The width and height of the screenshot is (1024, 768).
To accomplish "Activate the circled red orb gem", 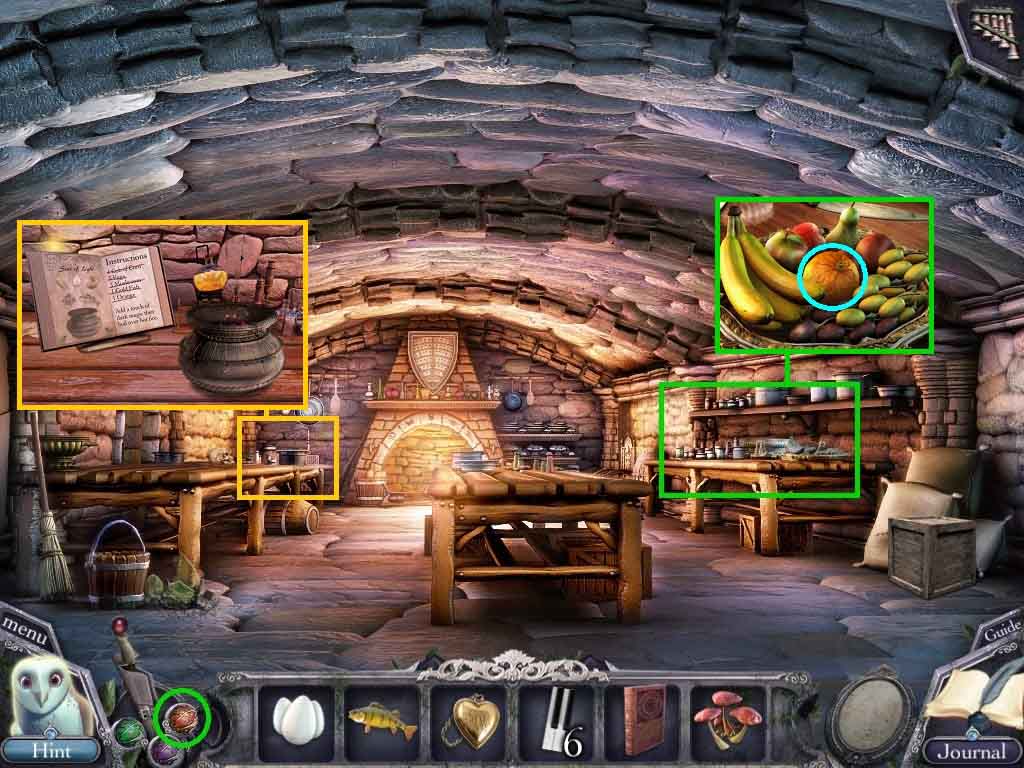I will coord(182,716).
